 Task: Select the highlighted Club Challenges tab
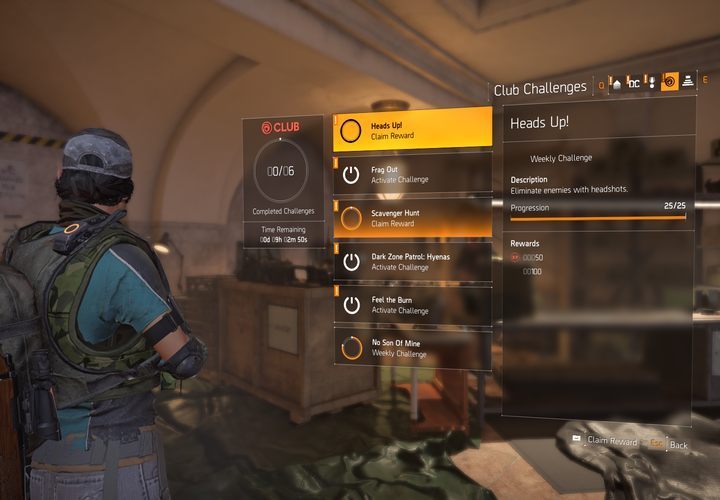coord(670,83)
